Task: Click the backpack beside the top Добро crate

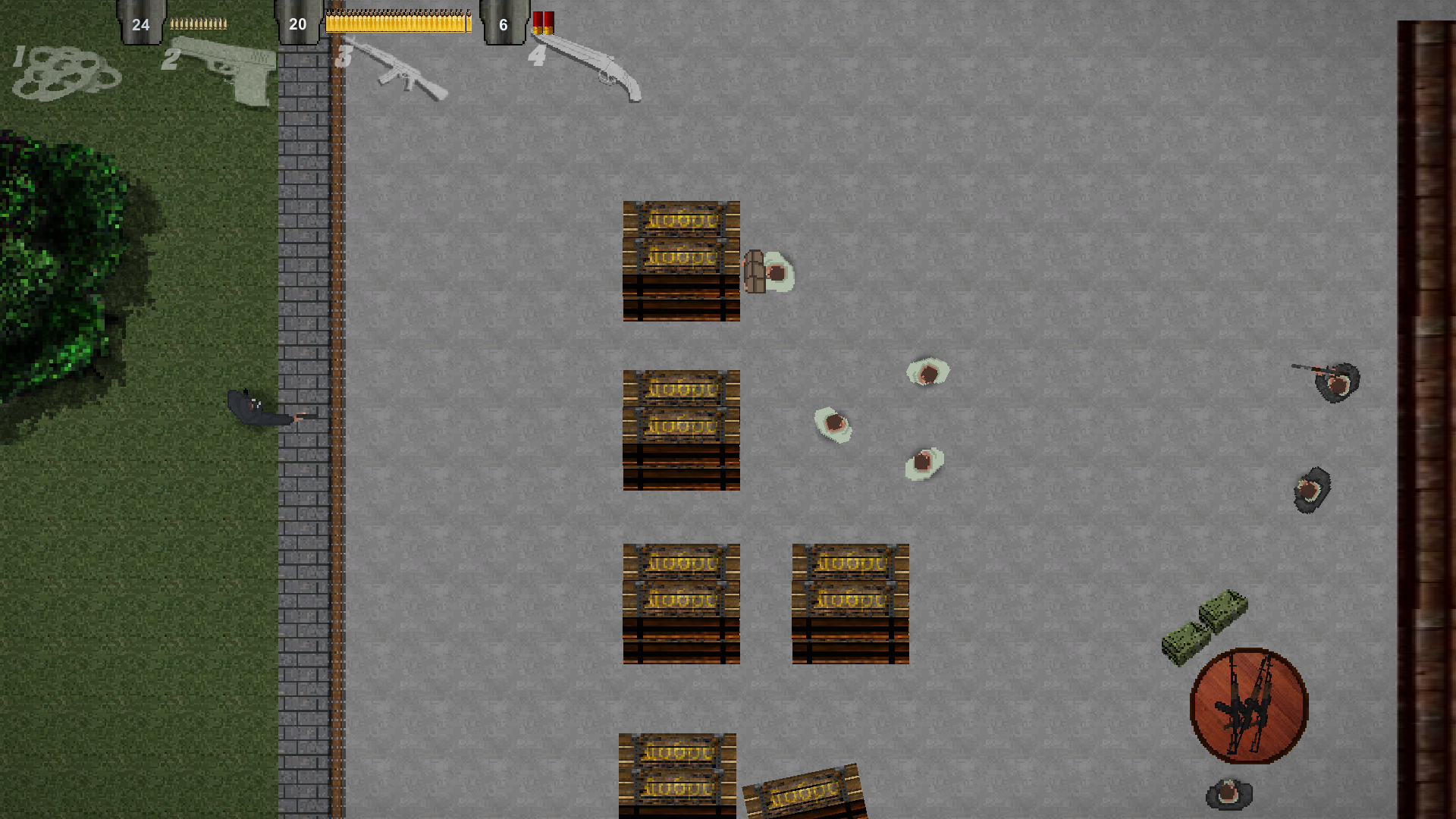Action: pos(756,273)
